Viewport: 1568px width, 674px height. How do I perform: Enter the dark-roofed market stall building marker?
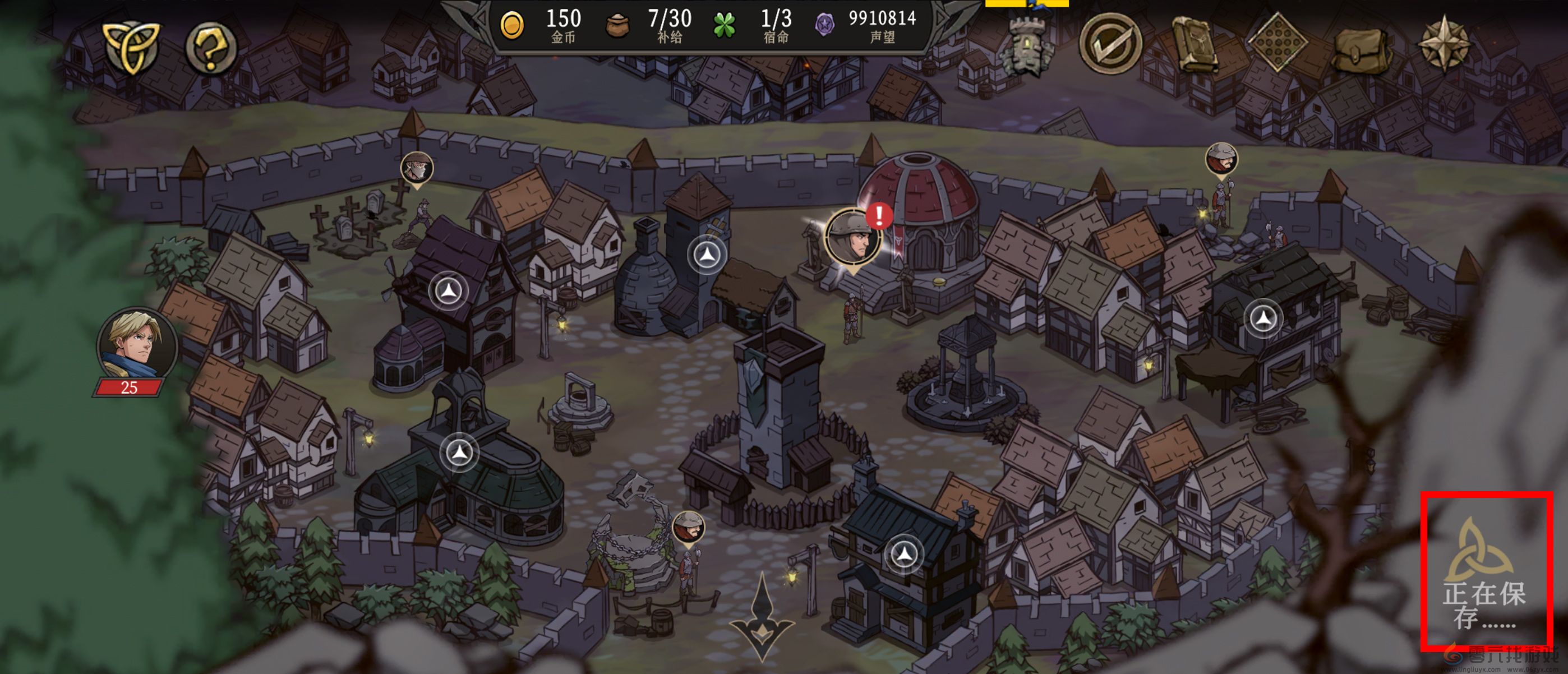tap(1263, 318)
